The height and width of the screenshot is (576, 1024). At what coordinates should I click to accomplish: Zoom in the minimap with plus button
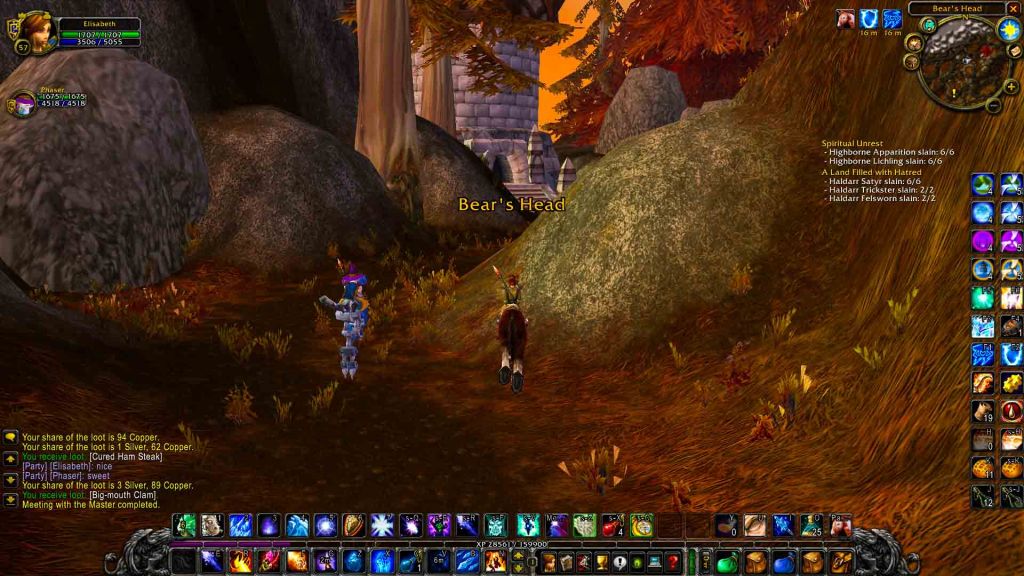click(x=1012, y=86)
